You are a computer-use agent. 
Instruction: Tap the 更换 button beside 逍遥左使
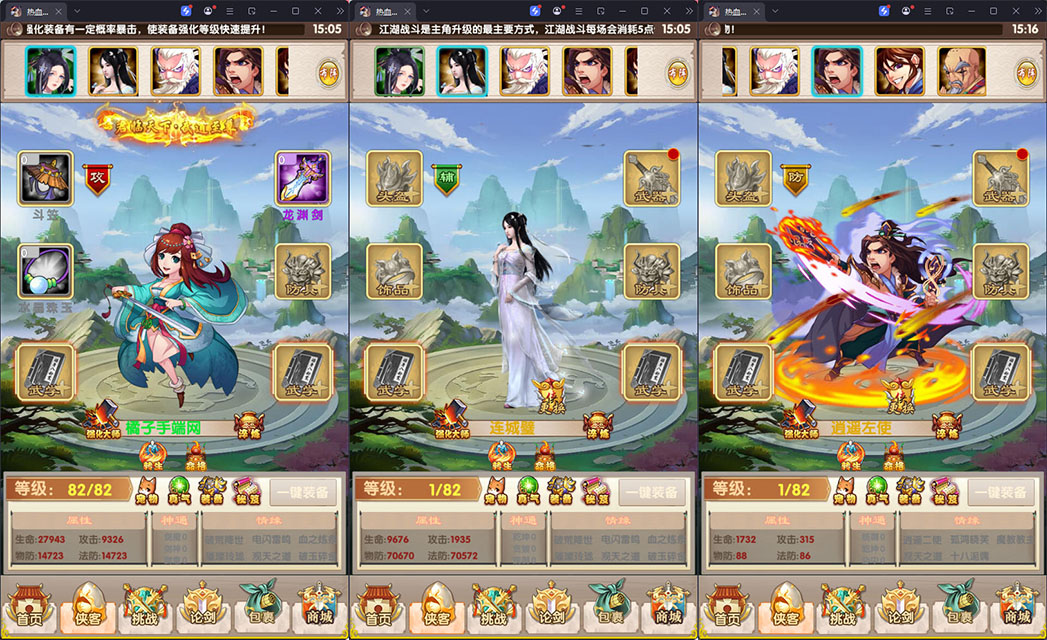point(896,397)
